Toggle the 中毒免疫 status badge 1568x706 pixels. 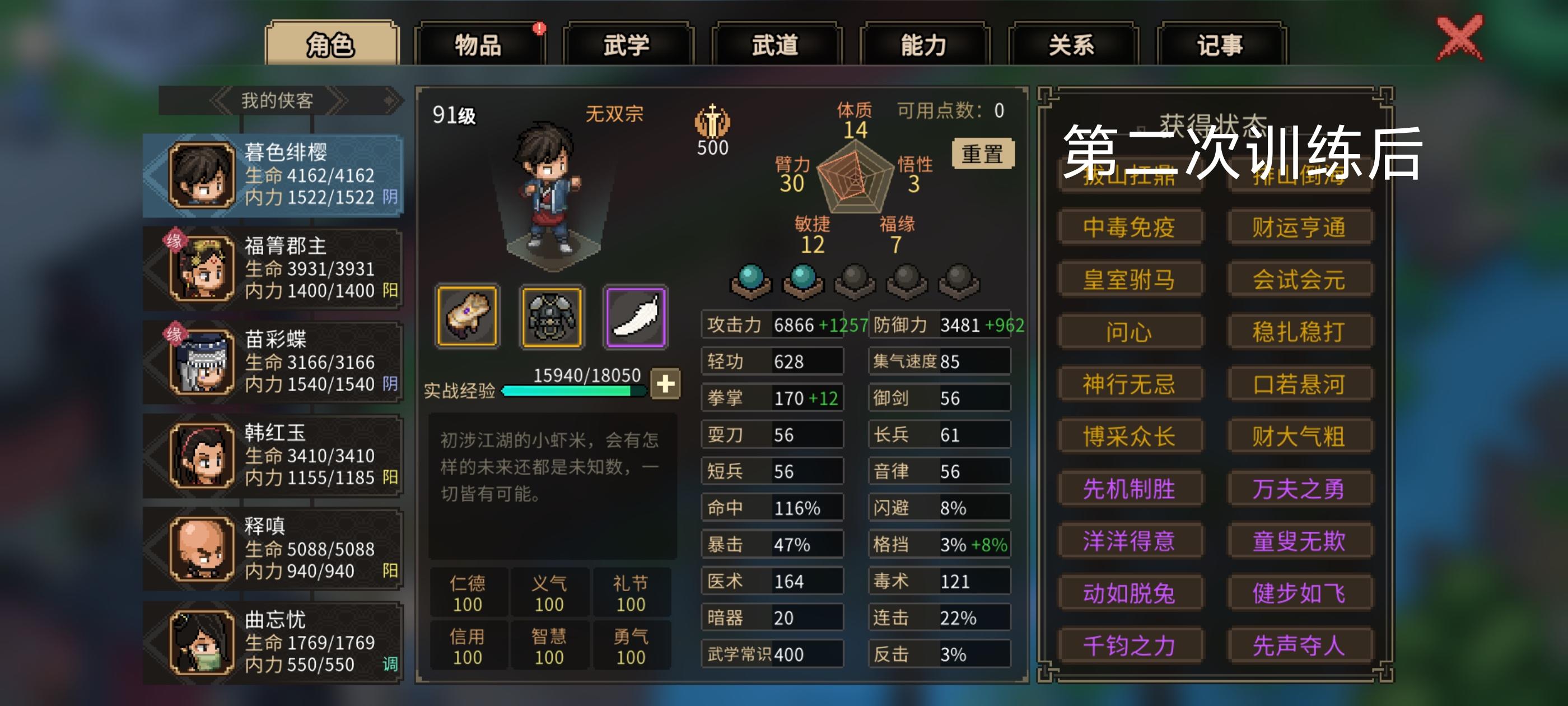pyautogui.click(x=1129, y=226)
